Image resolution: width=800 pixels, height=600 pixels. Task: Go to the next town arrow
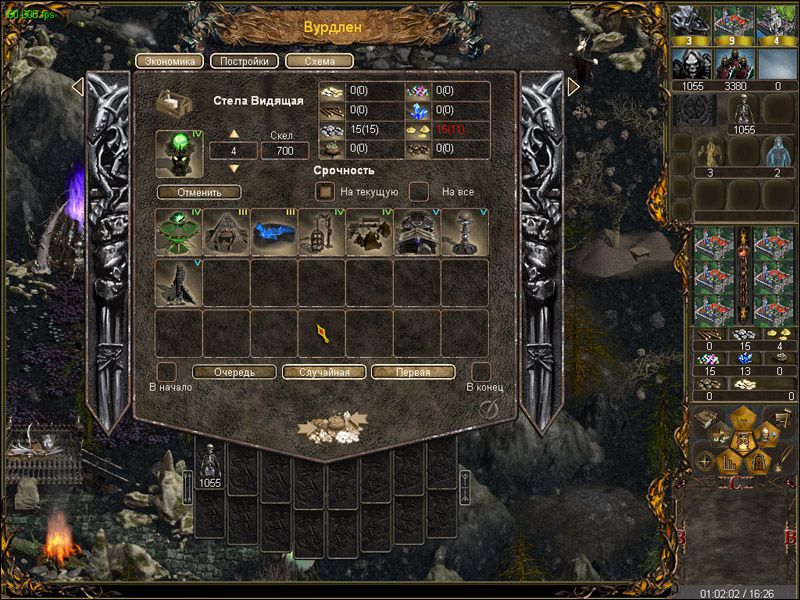(574, 87)
